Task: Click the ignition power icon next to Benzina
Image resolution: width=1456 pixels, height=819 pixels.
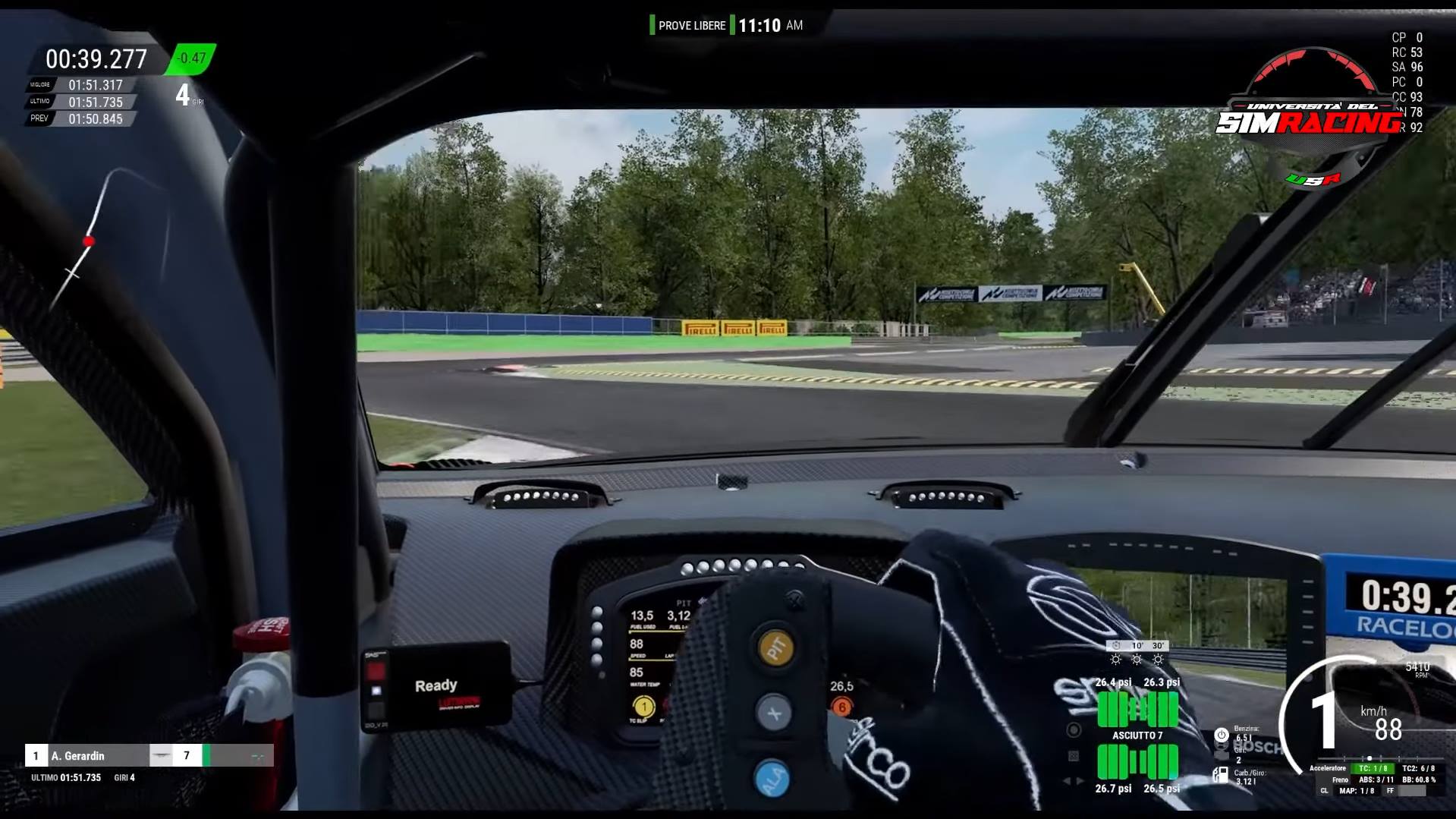Action: pos(1222,736)
